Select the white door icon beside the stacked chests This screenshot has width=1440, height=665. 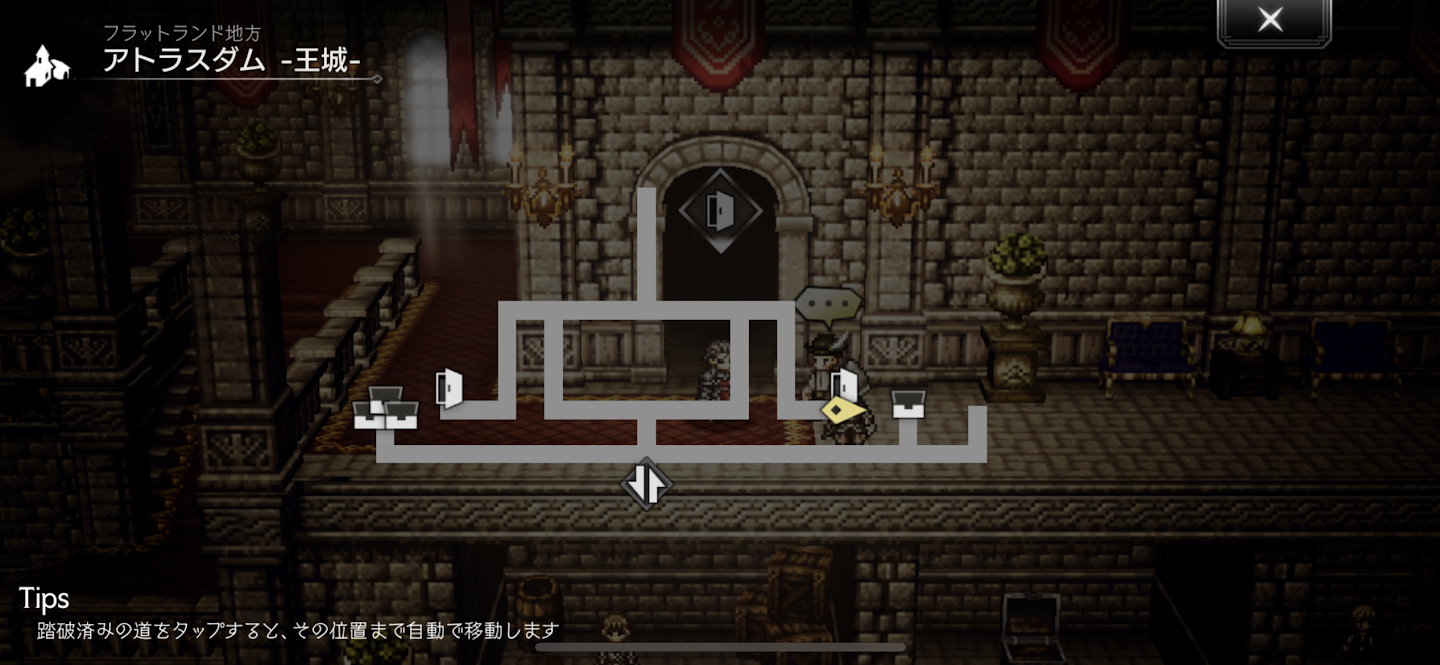450,388
